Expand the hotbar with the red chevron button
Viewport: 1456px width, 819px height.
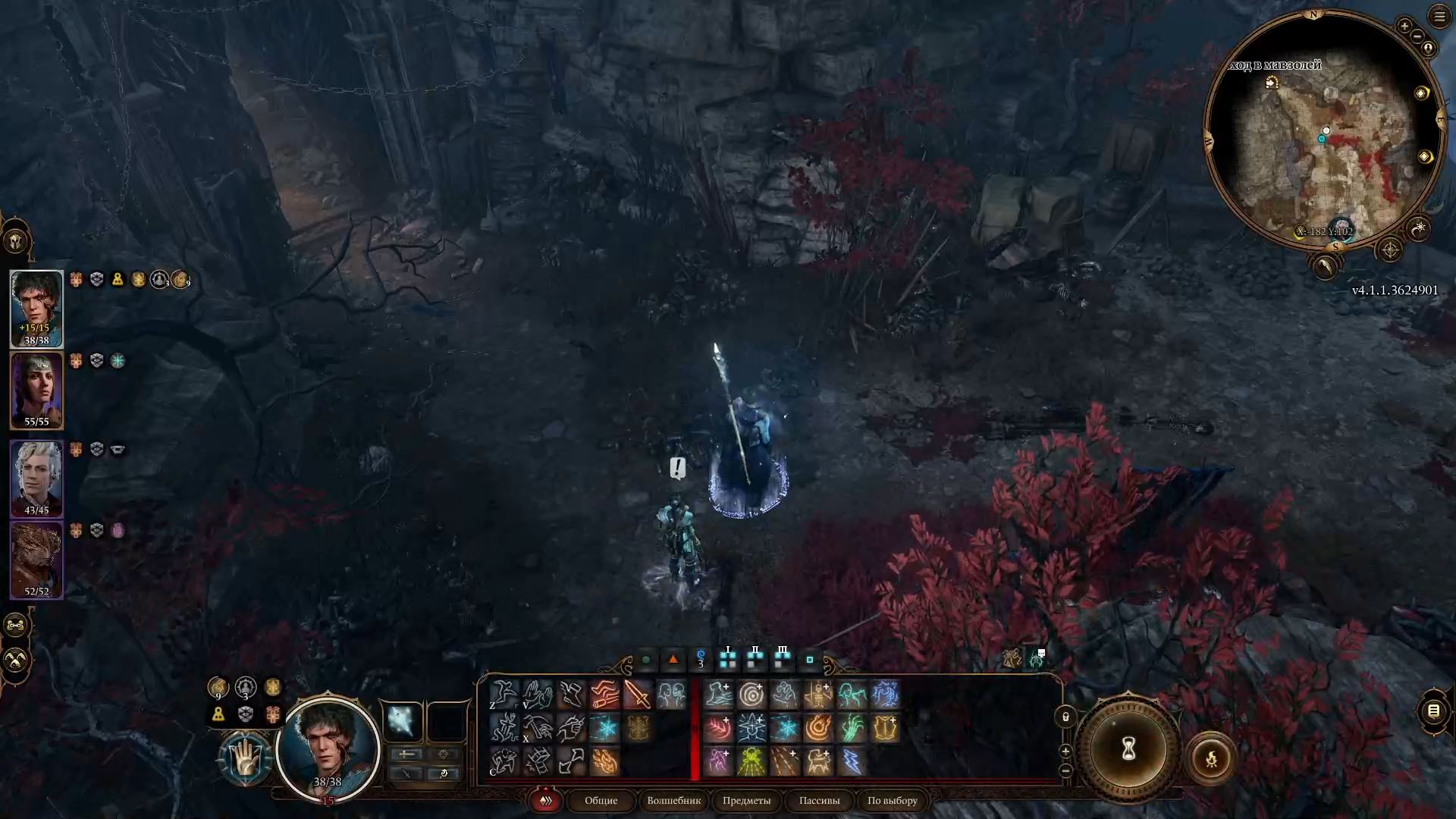point(546,800)
